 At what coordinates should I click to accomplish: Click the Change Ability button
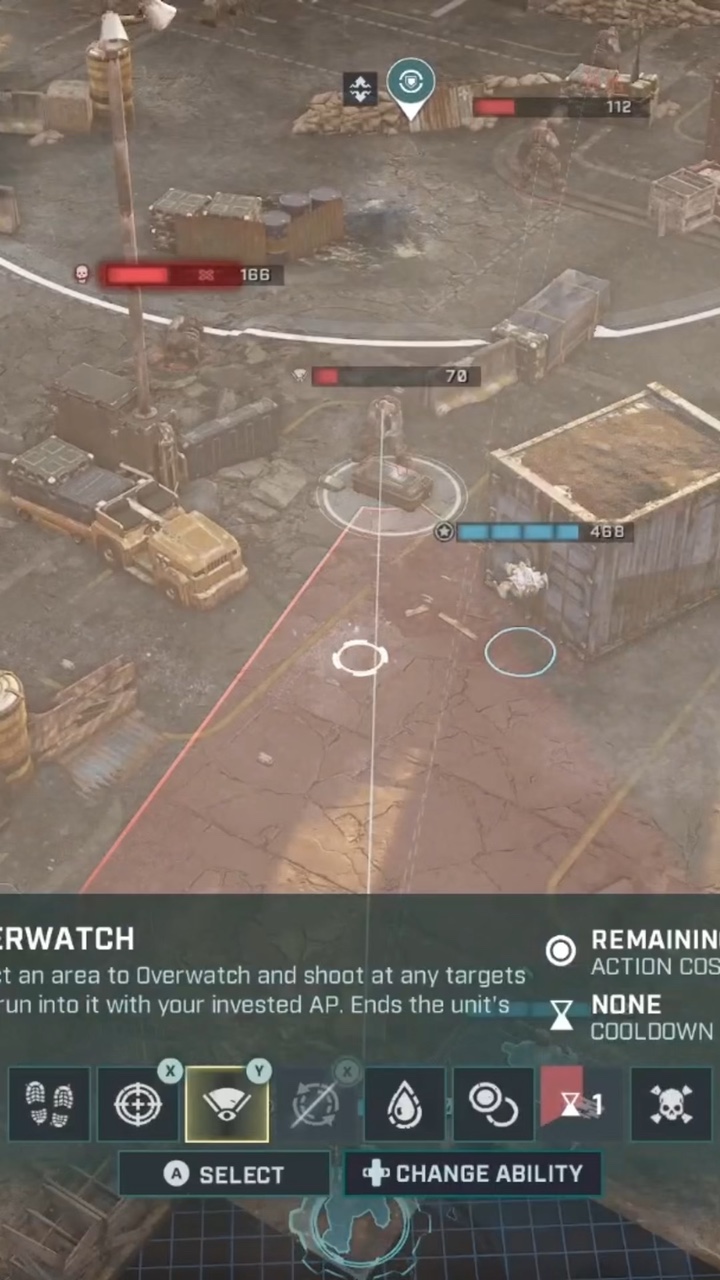(x=472, y=1174)
